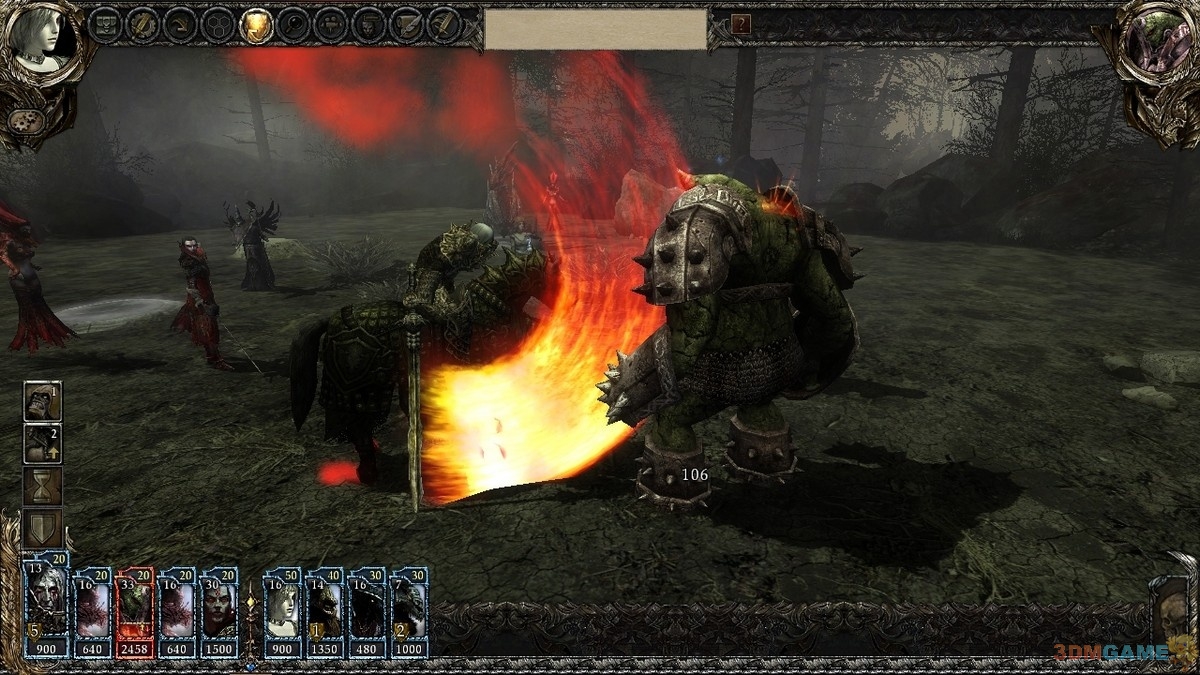Click the highlighted golden shield toolbar icon
Viewport: 1200px width, 675px height.
(257, 25)
